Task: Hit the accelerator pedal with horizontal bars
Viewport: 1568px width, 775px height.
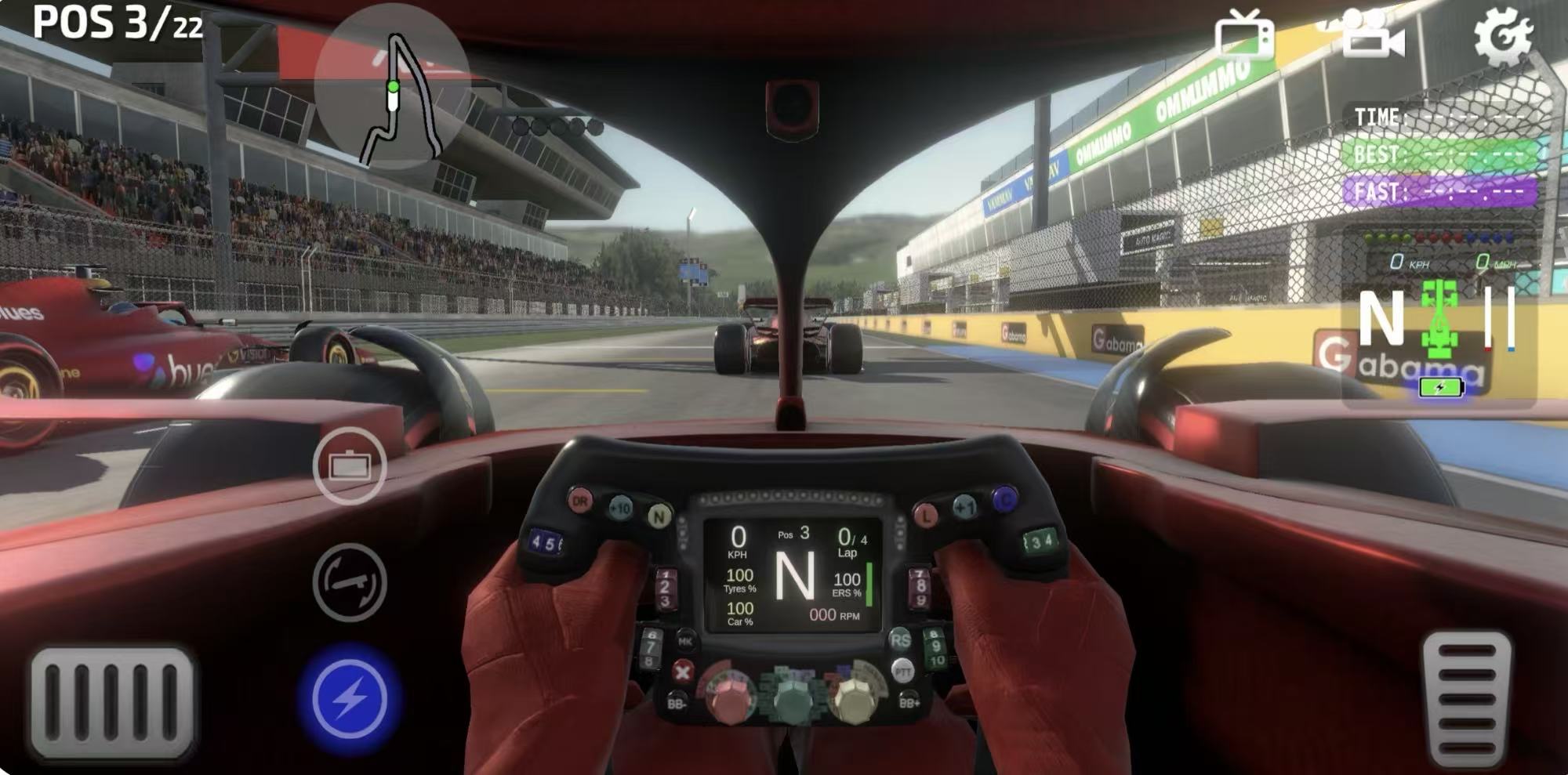Action: click(x=1467, y=697)
